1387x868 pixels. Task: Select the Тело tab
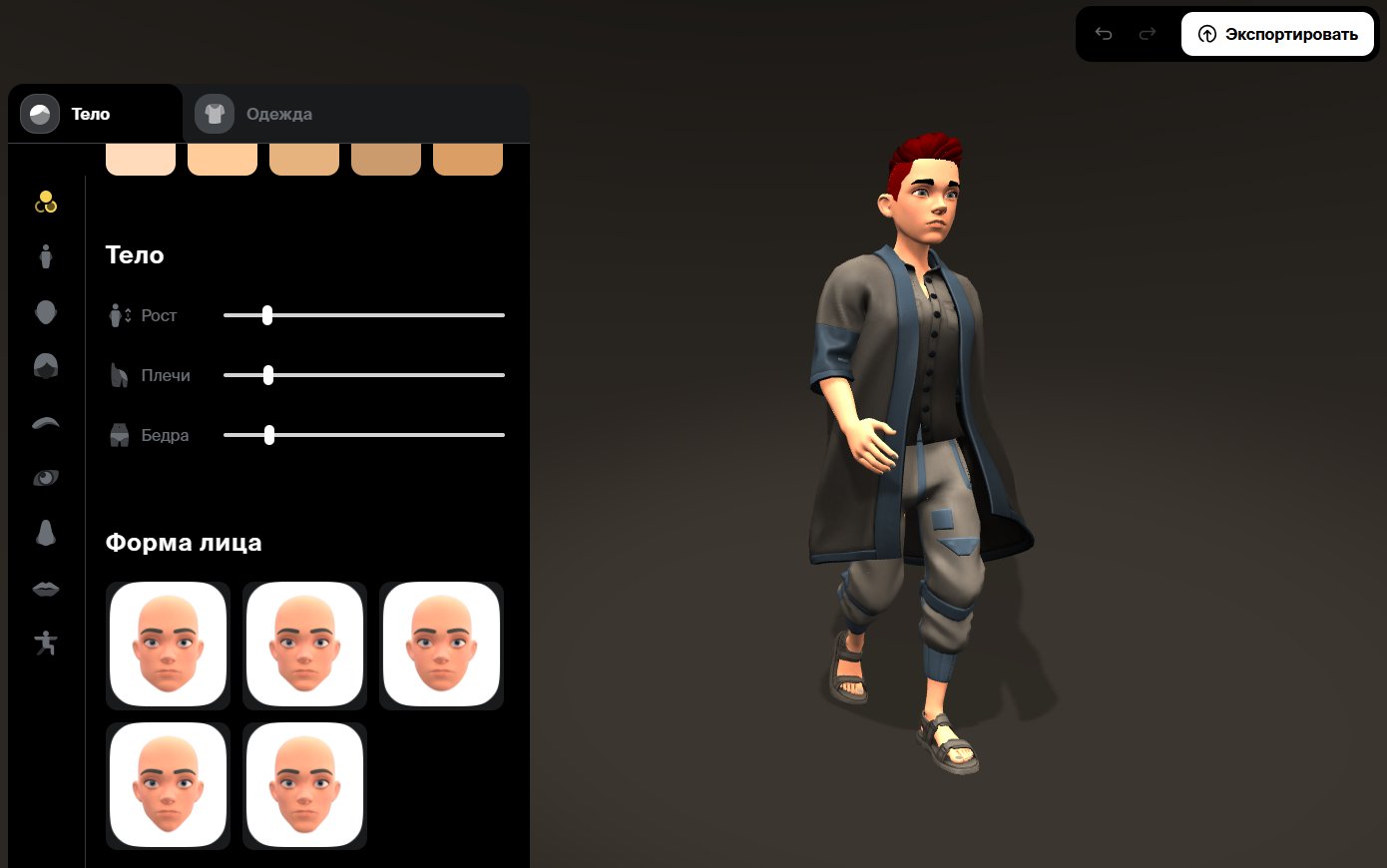[x=90, y=114]
